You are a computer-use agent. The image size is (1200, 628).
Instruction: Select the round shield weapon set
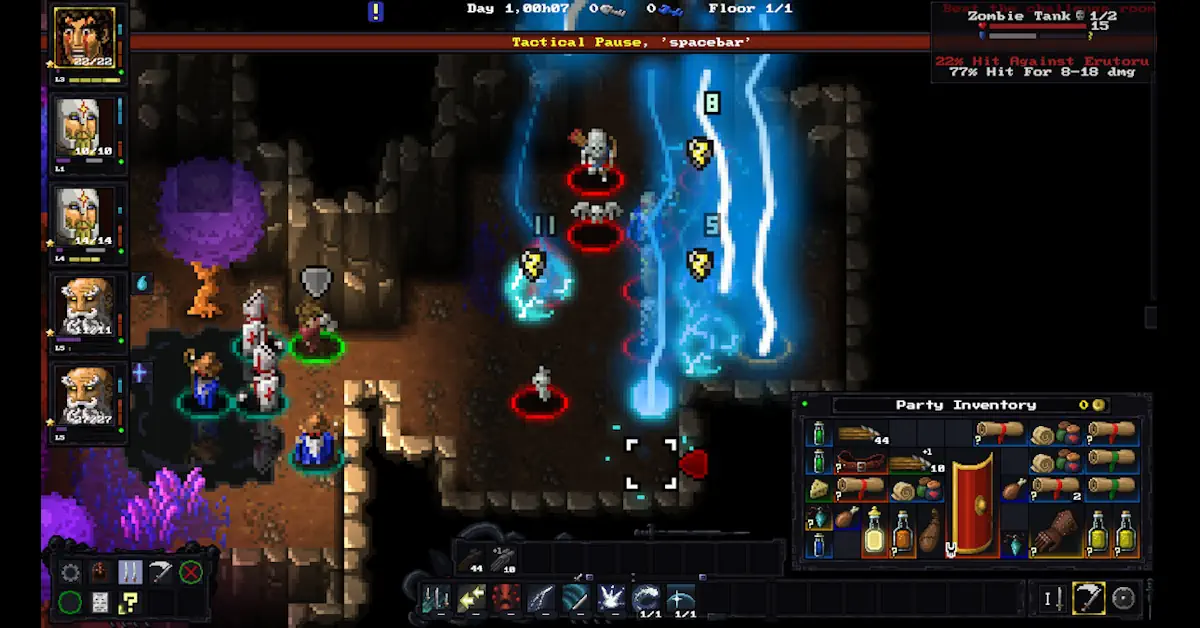pos(1123,598)
